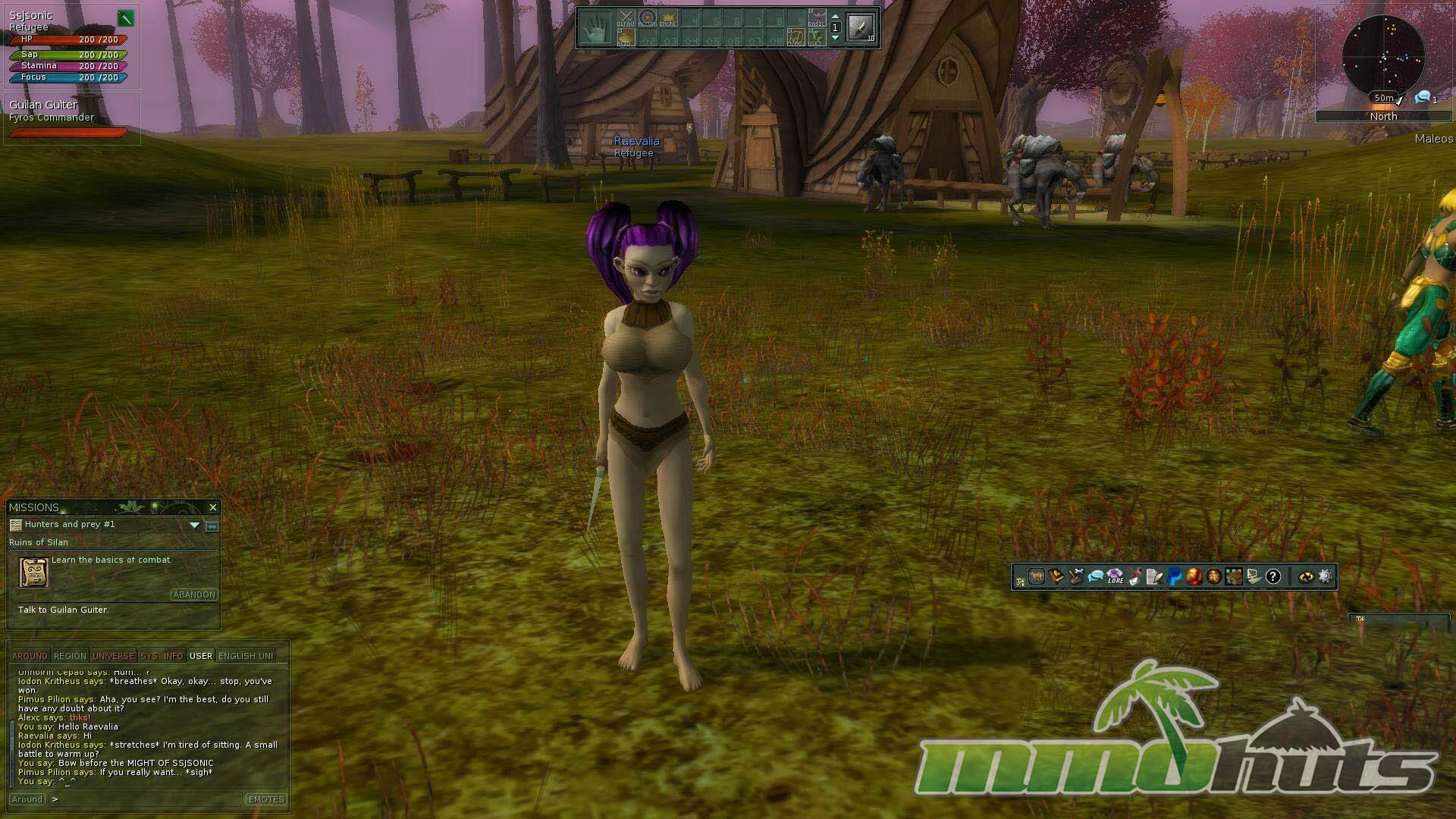Switch to the Around chat tab
The height and width of the screenshot is (819, 1456).
pos(30,656)
